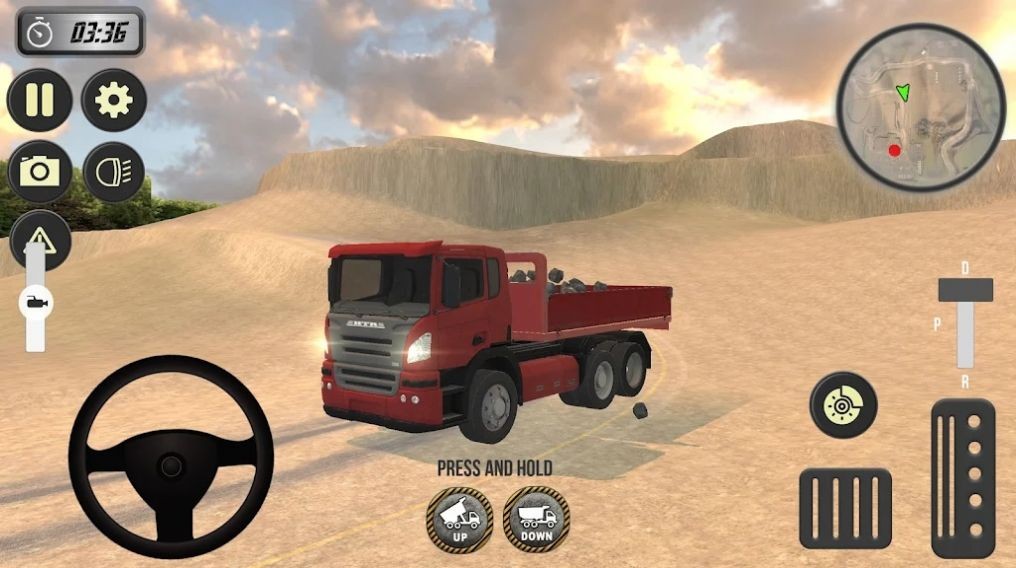Lower the dump bed with DOWN button

point(536,518)
